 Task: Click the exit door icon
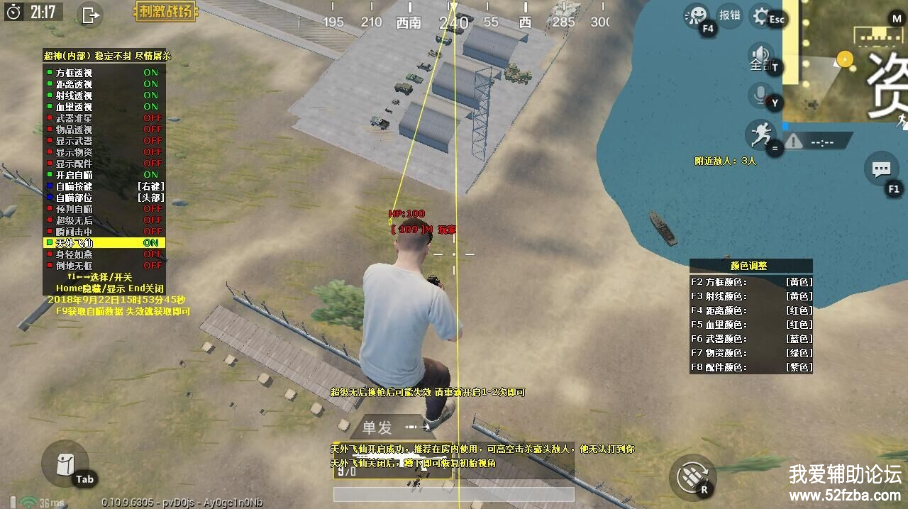pos(91,14)
